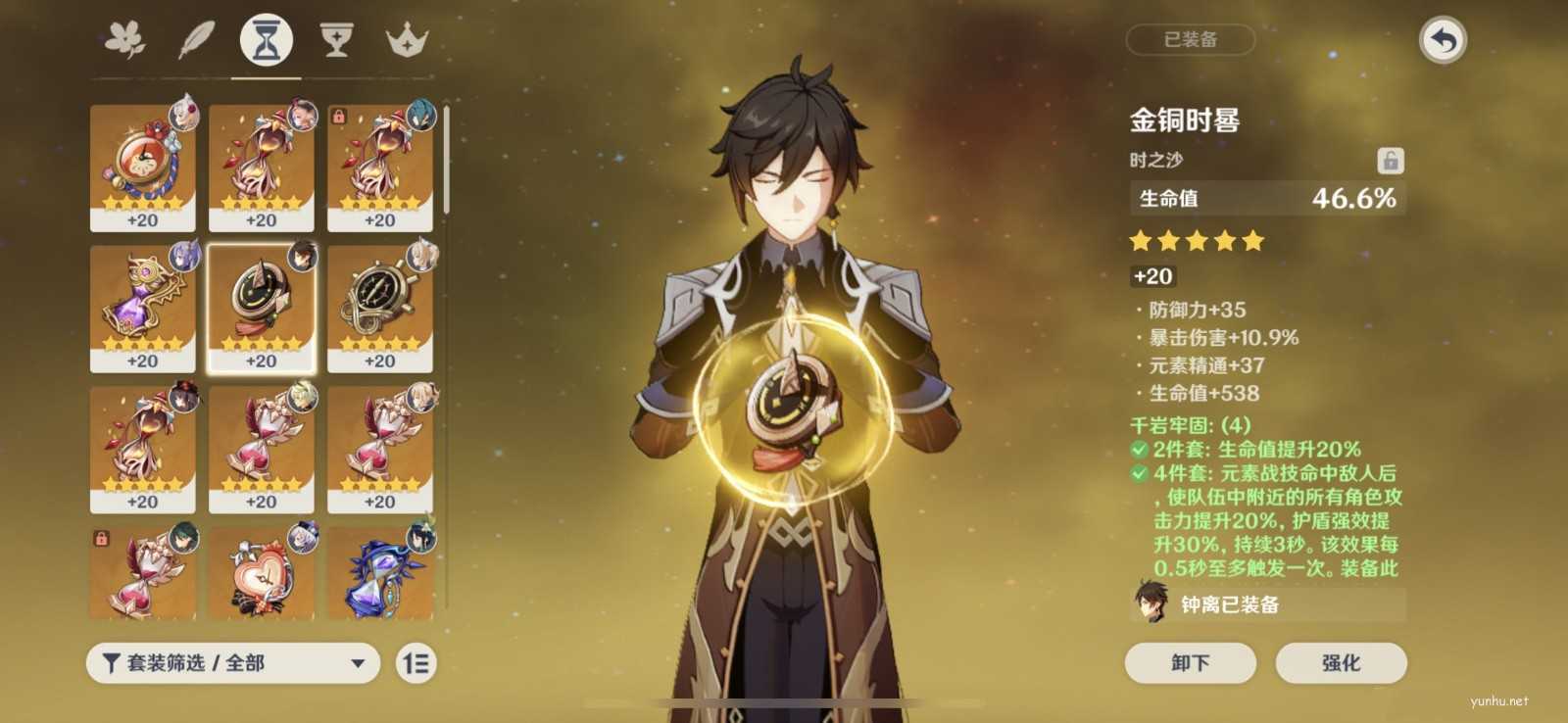Choose the purple potion bottle sands artifact
Image resolution: width=1568 pixels, height=723 pixels.
point(143,308)
